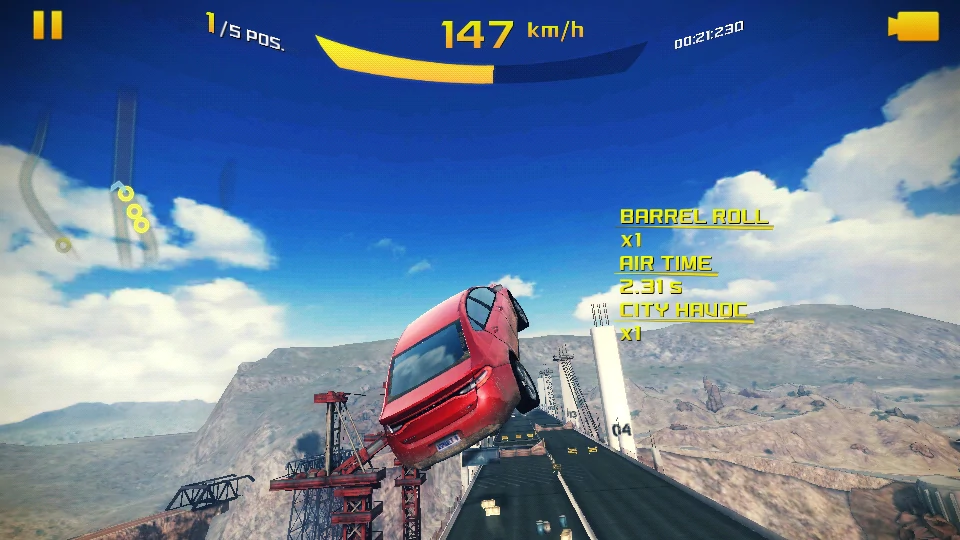Screen dimensions: 960x540
Task: Pause the race with the pause button
Action: (47, 25)
